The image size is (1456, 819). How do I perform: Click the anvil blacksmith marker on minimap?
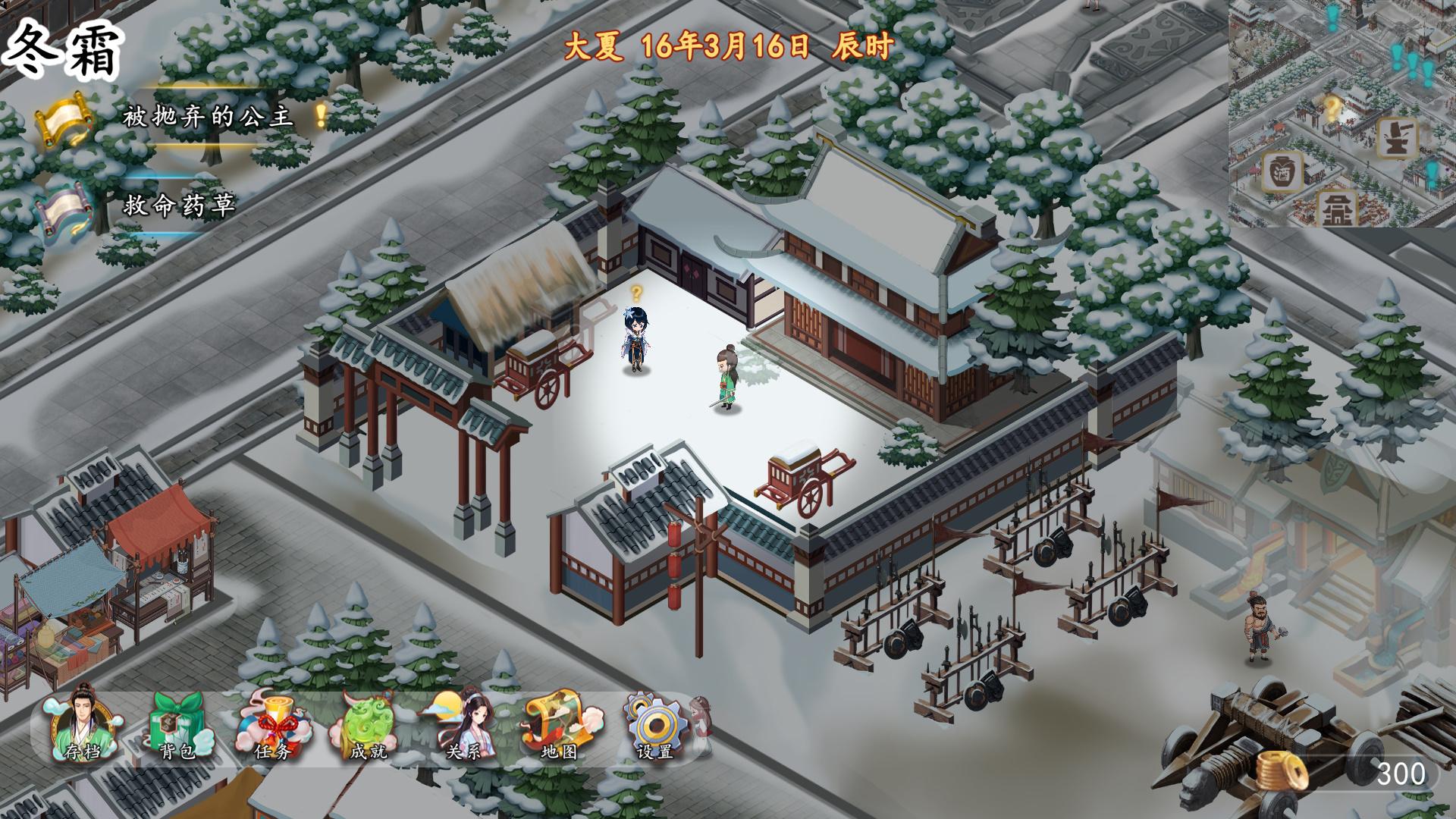click(1398, 139)
